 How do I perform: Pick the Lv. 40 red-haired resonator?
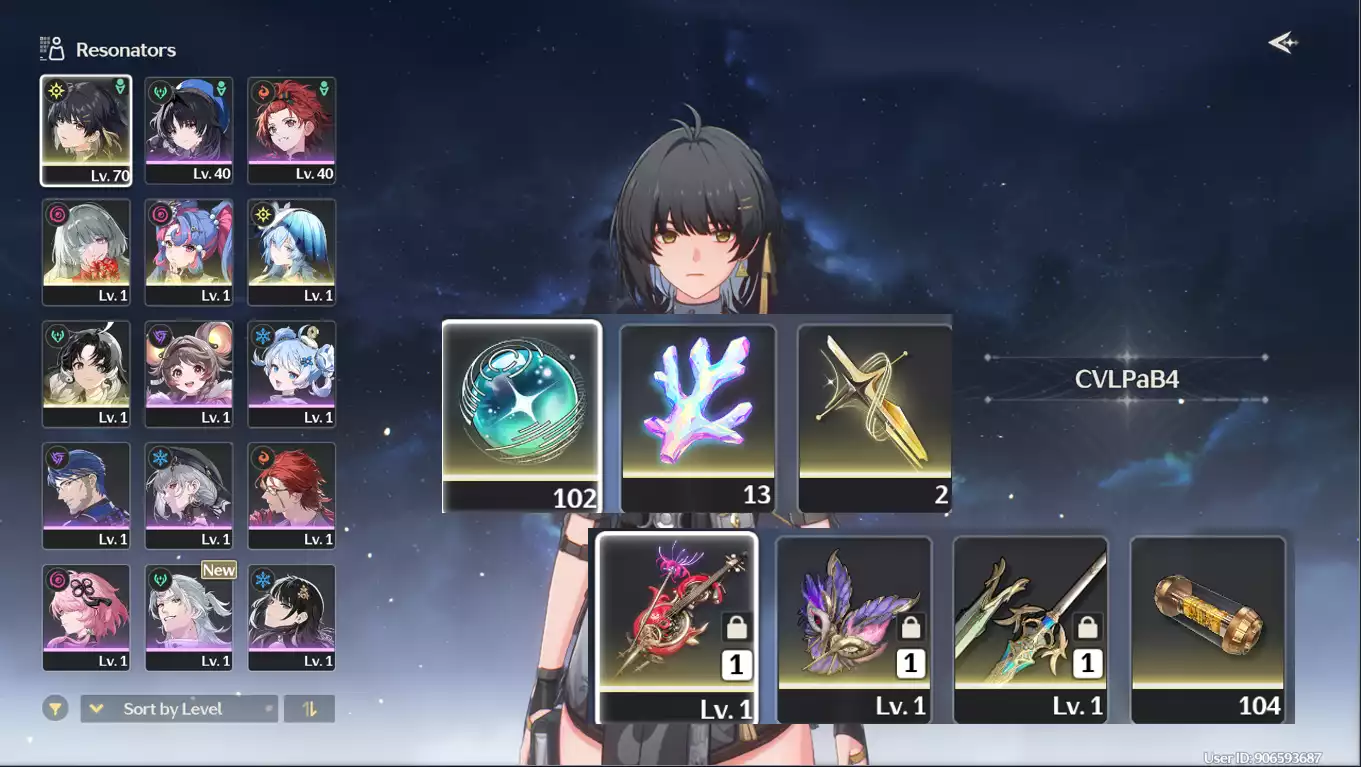point(292,131)
